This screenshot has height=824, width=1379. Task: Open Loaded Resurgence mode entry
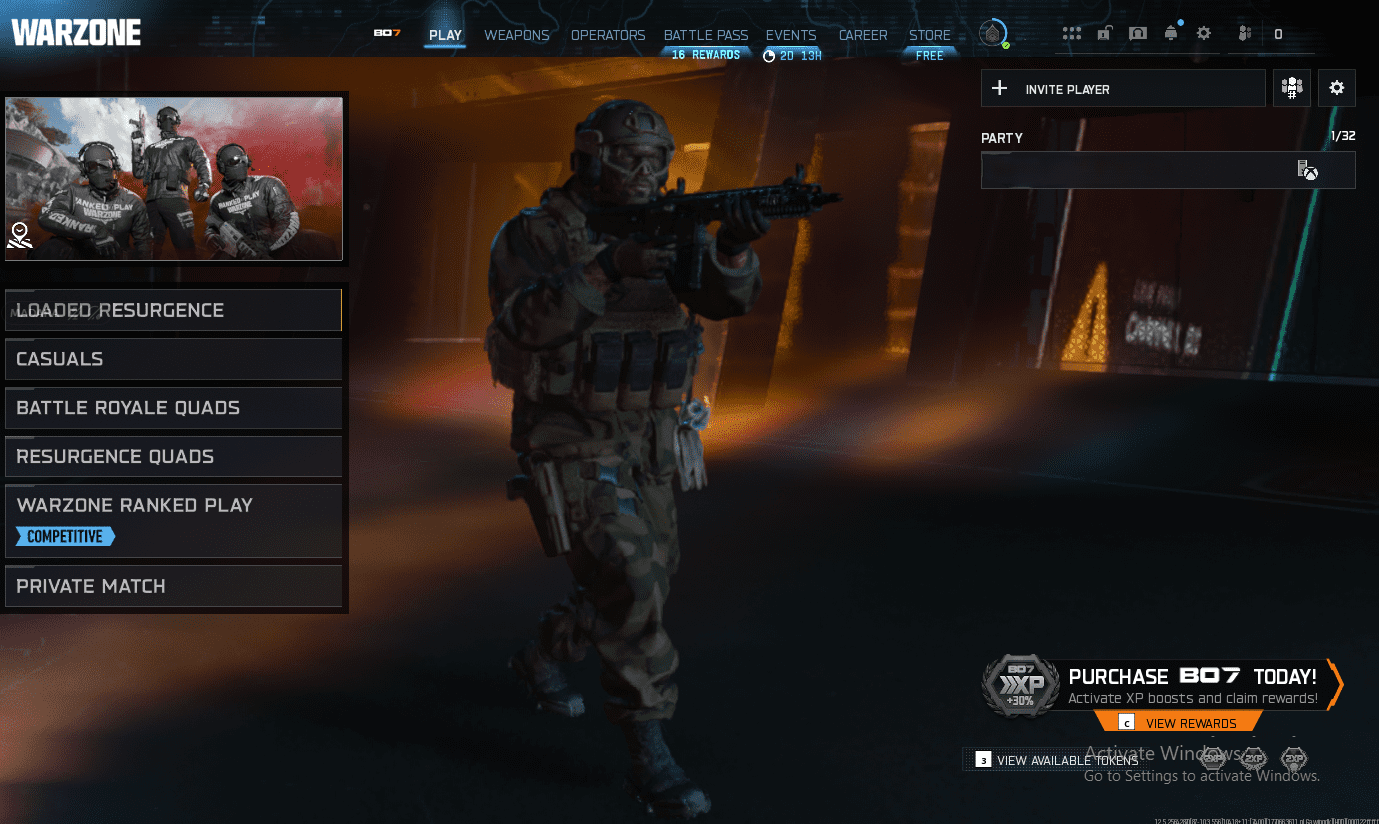click(173, 310)
